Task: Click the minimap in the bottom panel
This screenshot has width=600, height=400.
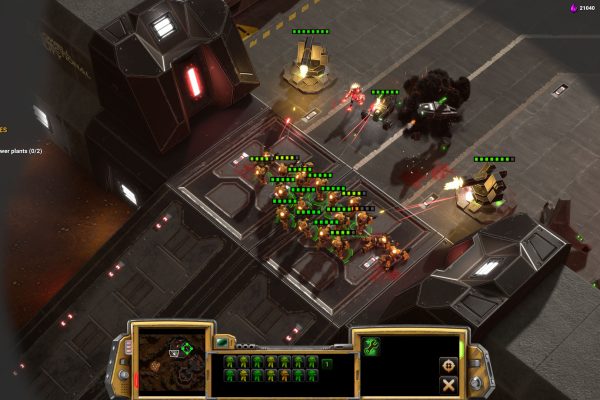Action: (165, 357)
